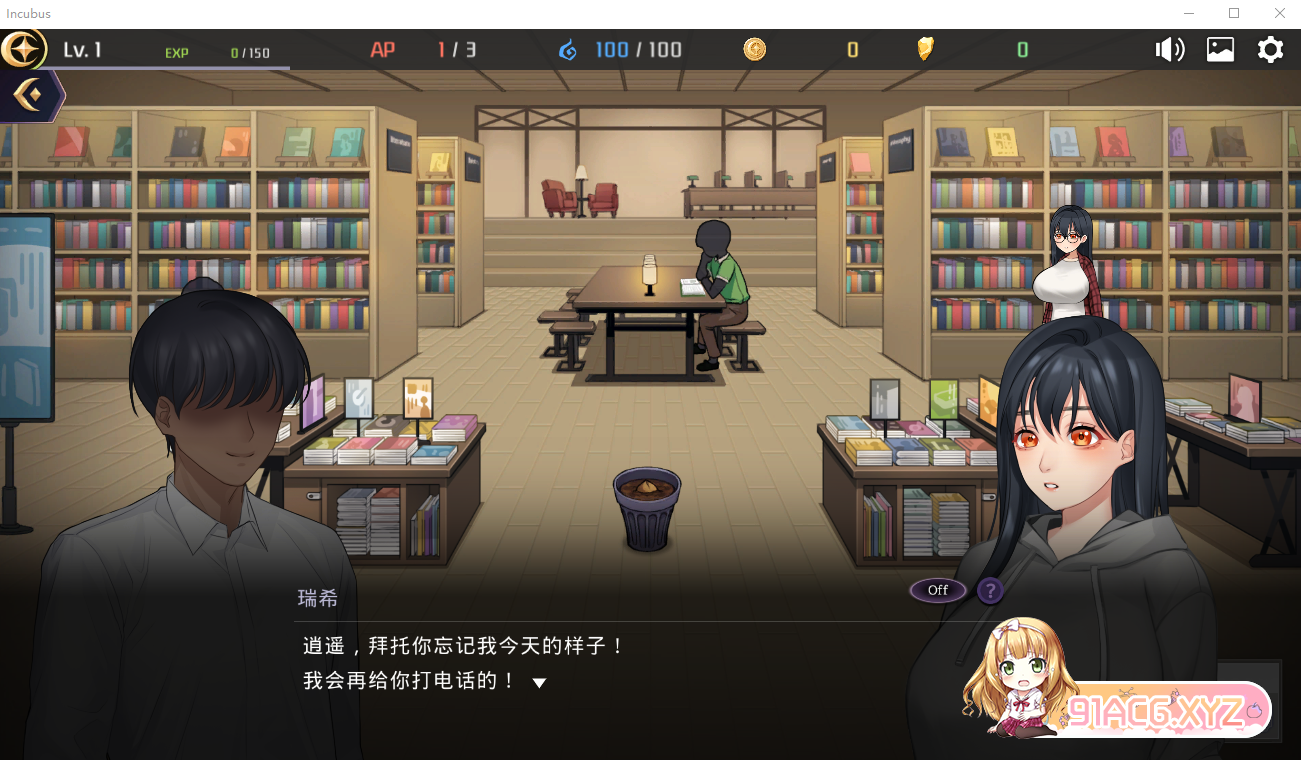1301x760 pixels.
Task: Click the gold coin currency icon
Action: (x=754, y=48)
